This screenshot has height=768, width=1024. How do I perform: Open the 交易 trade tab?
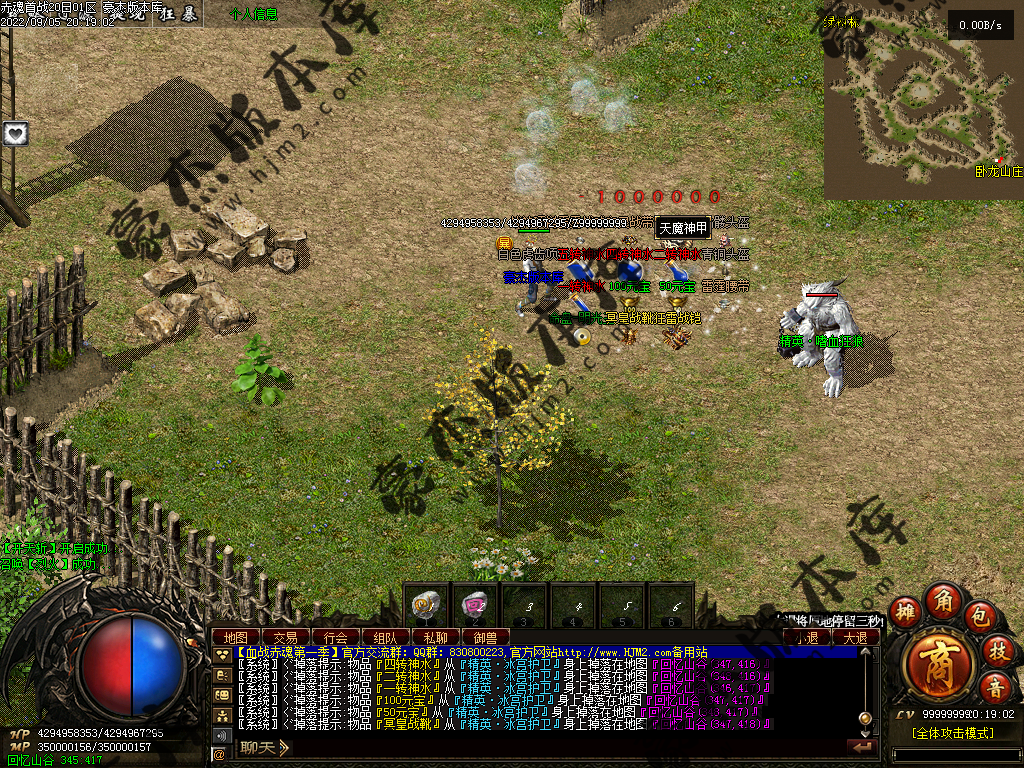286,637
